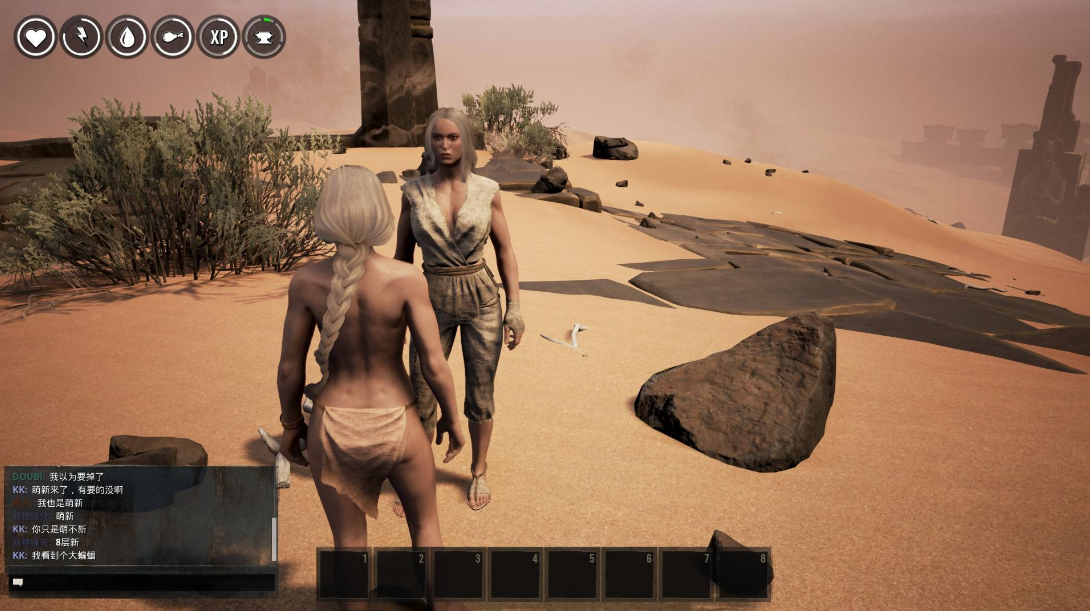1090x611 pixels.
Task: Click the chat window scrollbar
Action: pos(274,540)
